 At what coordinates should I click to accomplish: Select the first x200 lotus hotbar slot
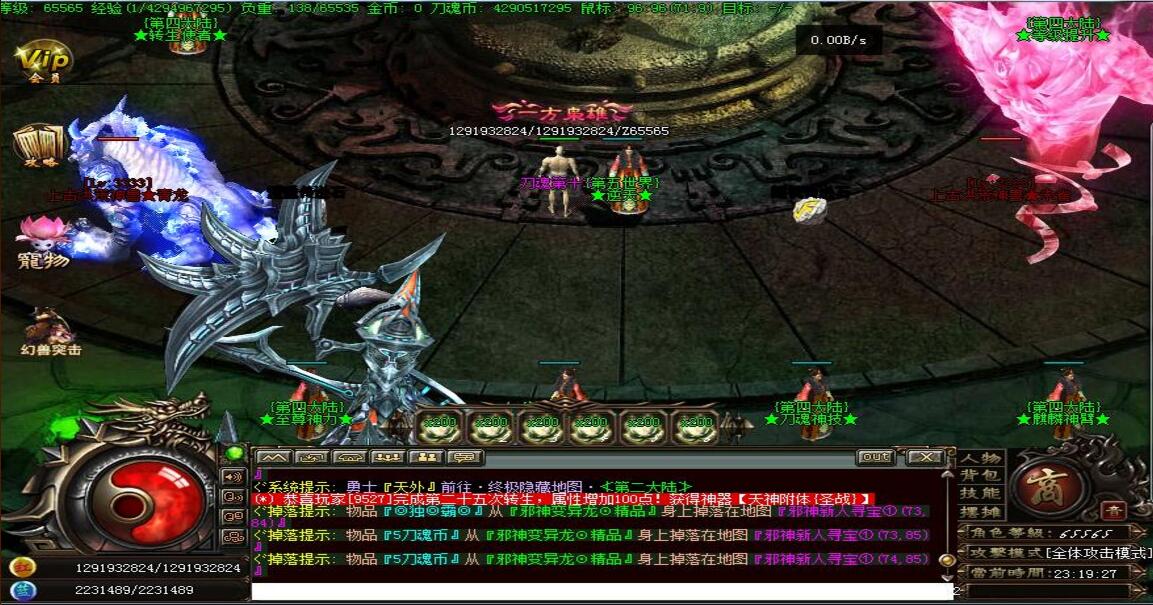pos(439,426)
